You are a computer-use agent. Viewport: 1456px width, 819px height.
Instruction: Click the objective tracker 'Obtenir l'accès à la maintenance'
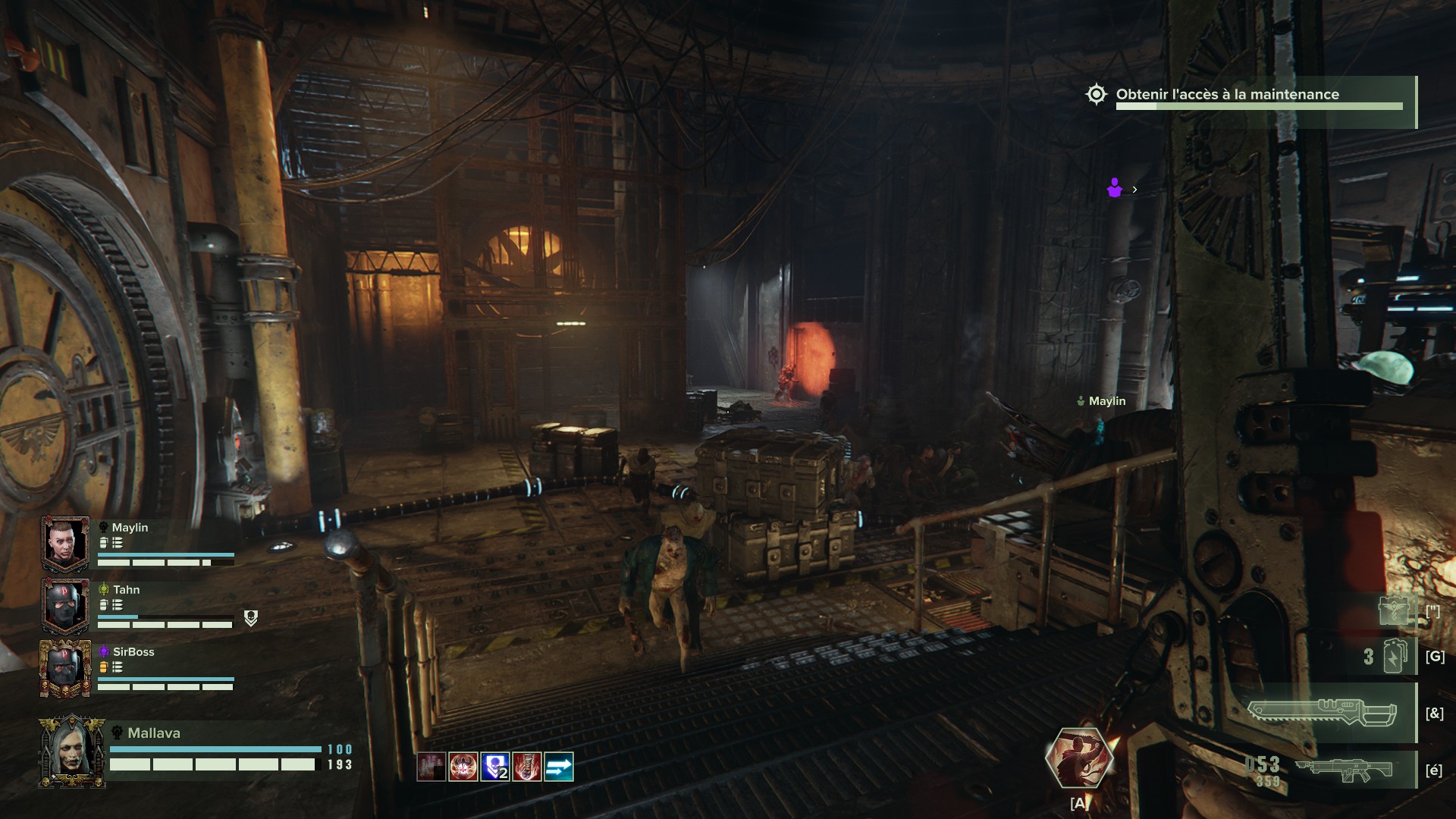click(x=1227, y=95)
